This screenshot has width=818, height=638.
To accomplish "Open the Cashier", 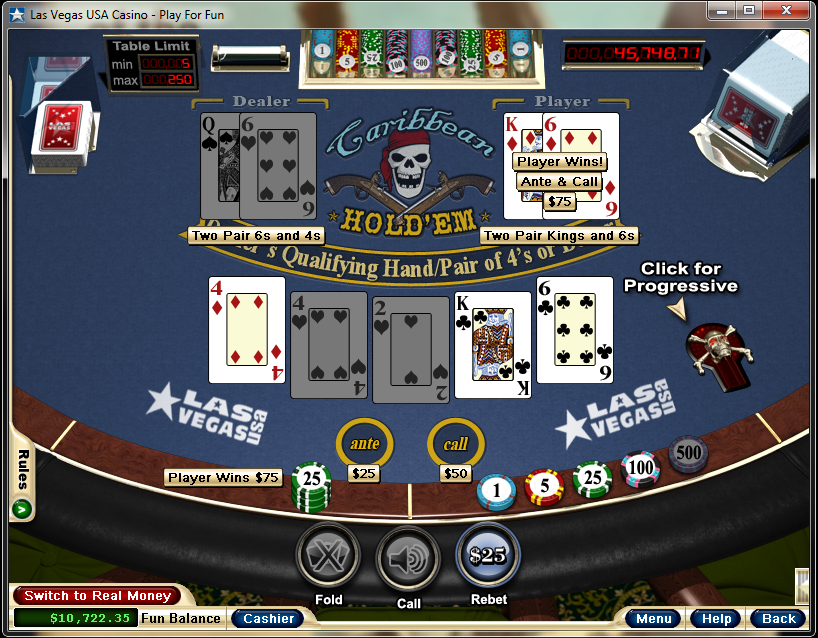I will click(269, 618).
